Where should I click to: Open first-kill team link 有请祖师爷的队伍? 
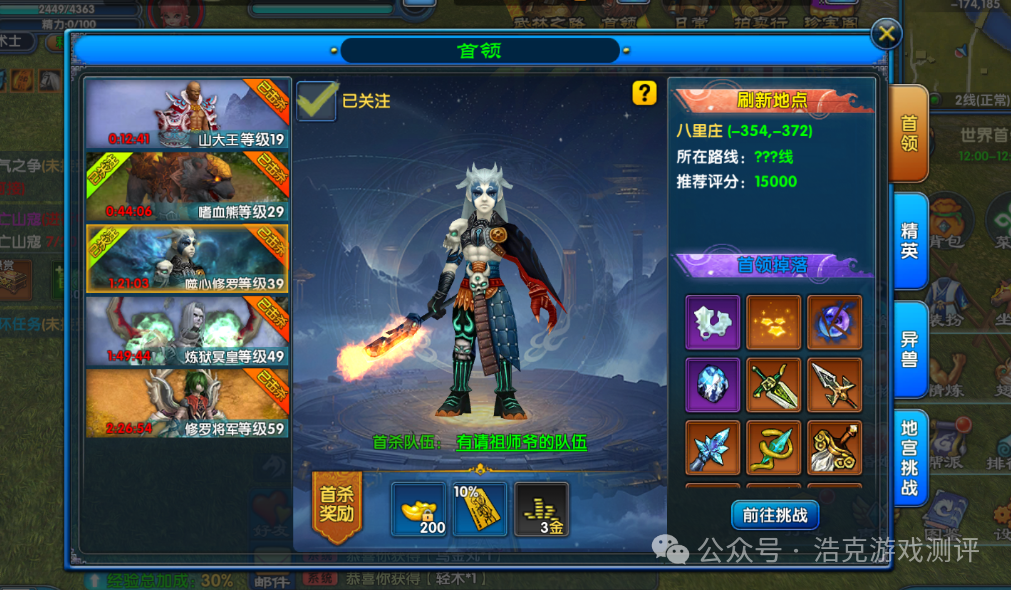[x=521, y=442]
